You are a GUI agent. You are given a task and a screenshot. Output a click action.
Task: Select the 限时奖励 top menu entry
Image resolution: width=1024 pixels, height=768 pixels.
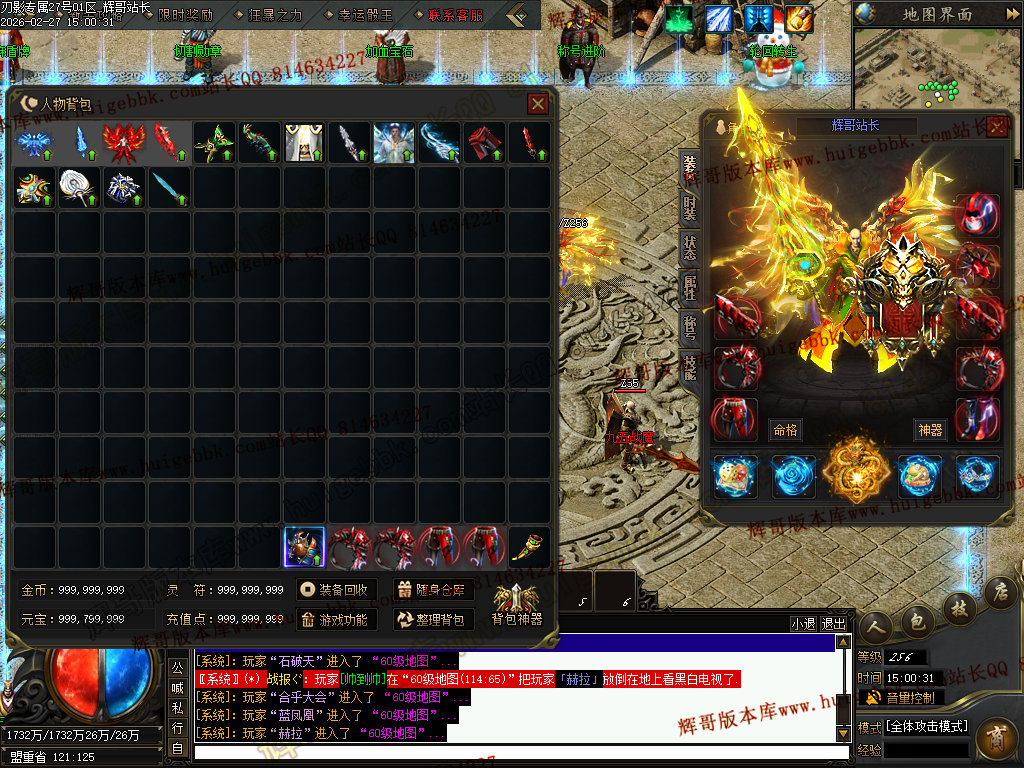point(185,15)
